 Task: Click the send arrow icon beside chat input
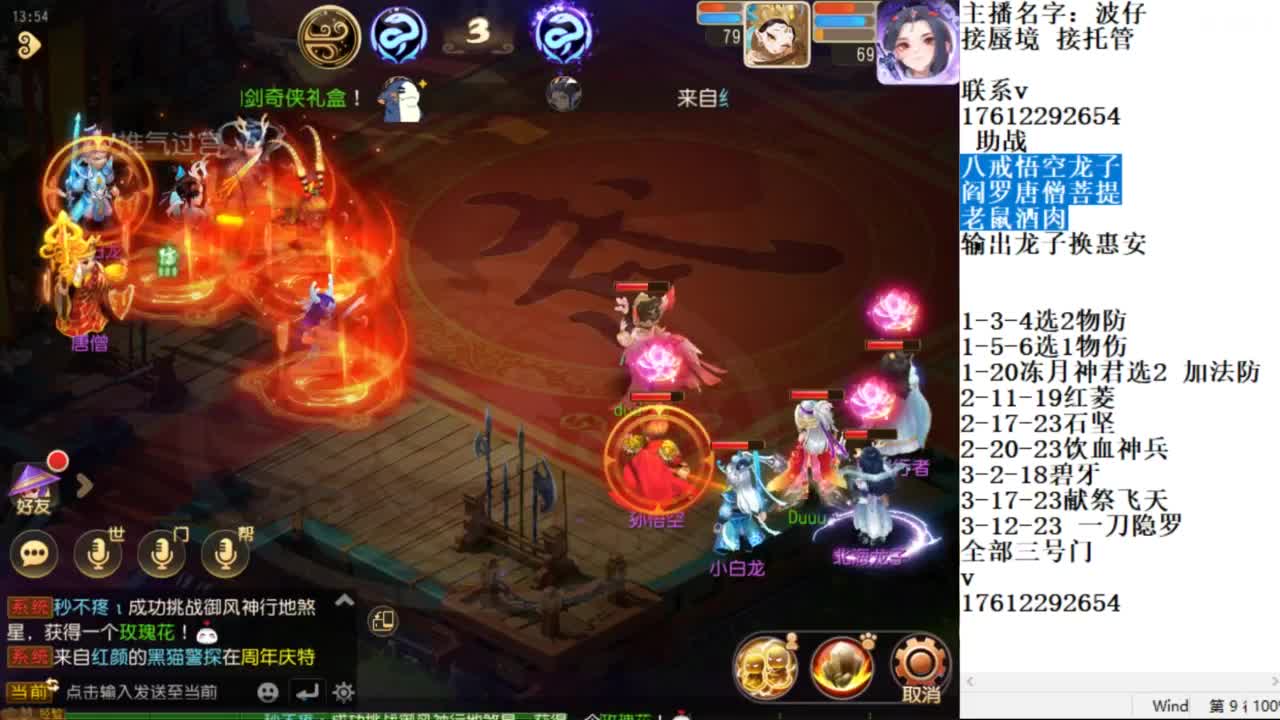[x=308, y=691]
